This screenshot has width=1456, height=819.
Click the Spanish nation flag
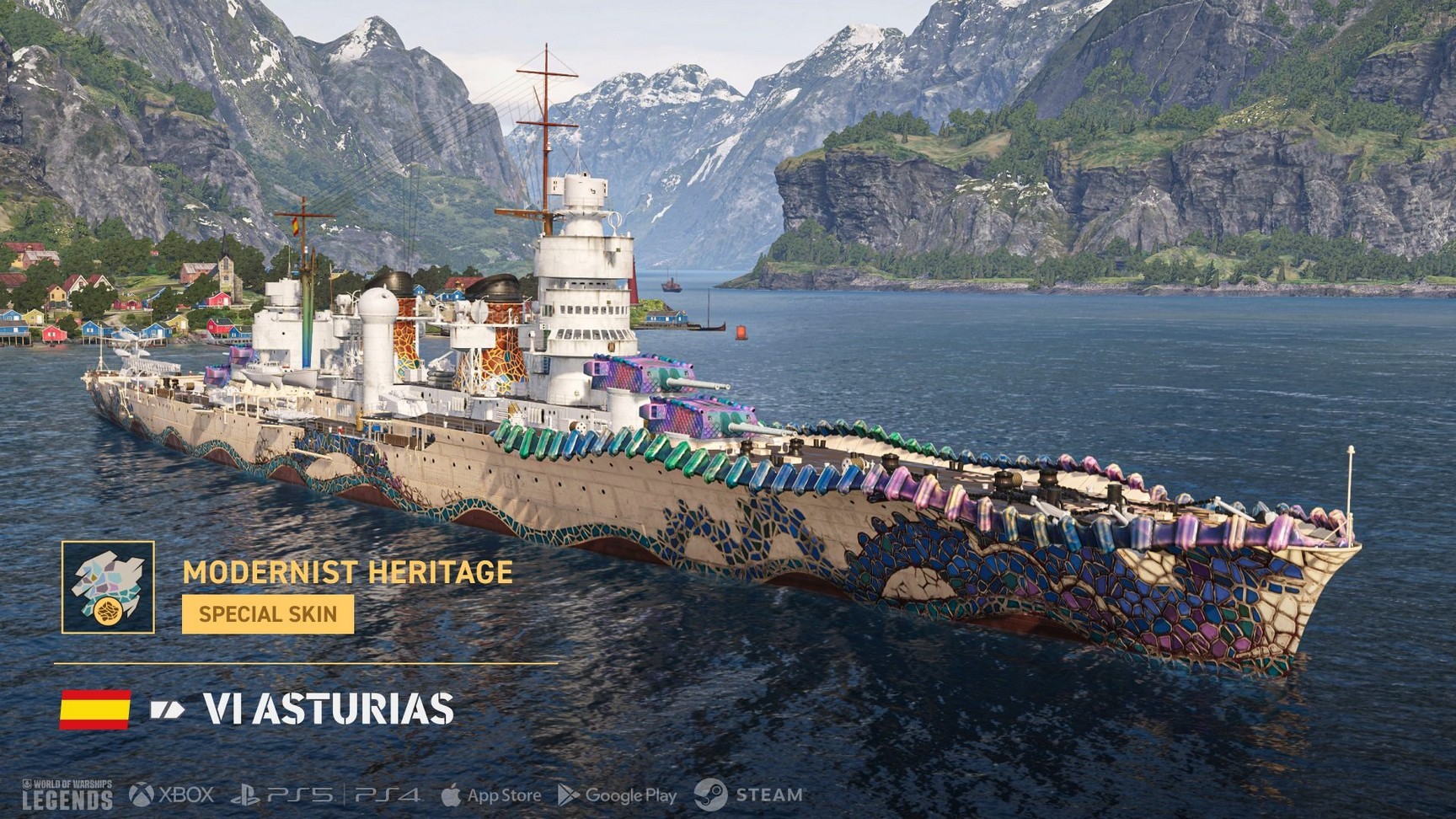(95, 709)
